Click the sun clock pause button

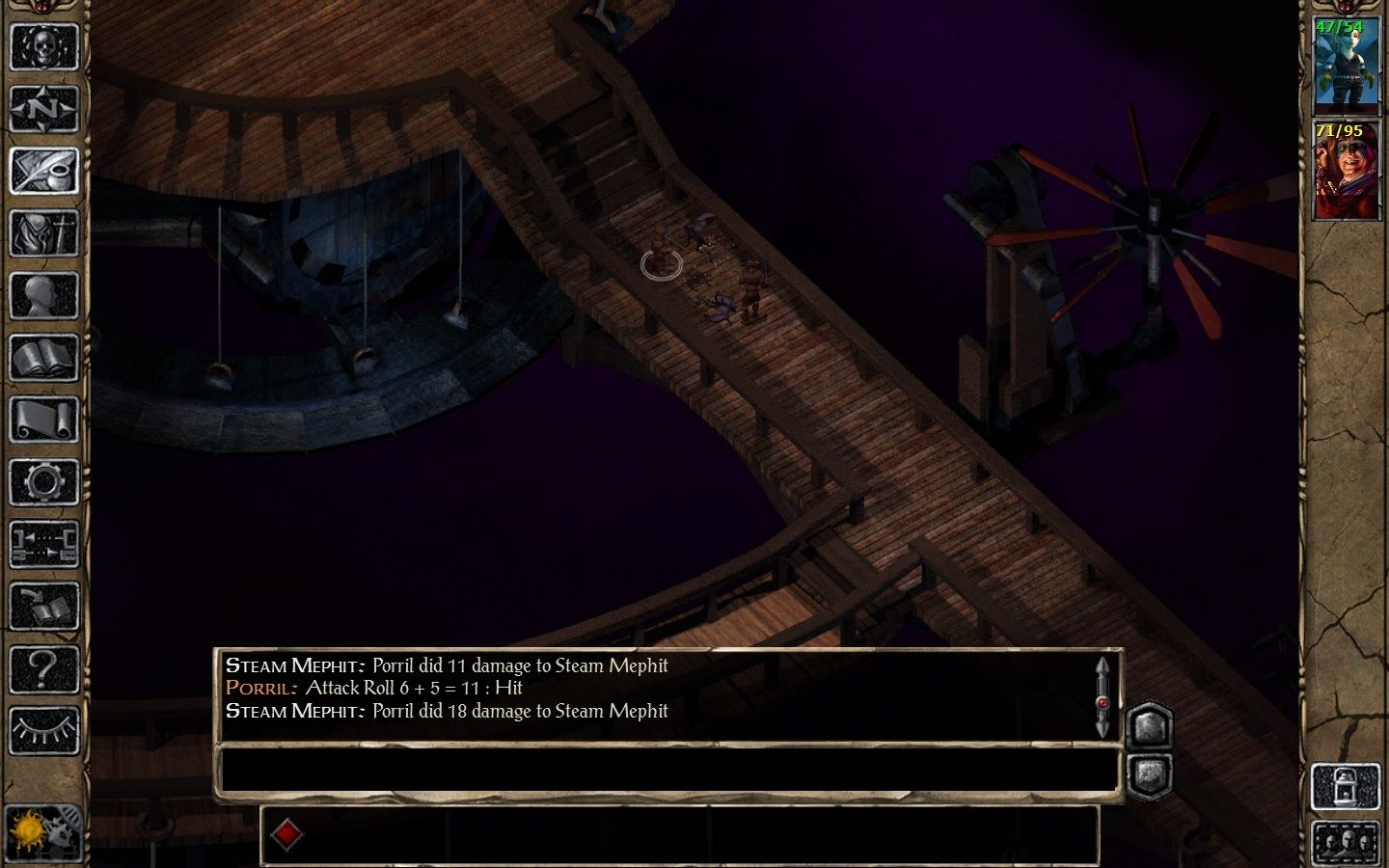pyautogui.click(x=42, y=831)
